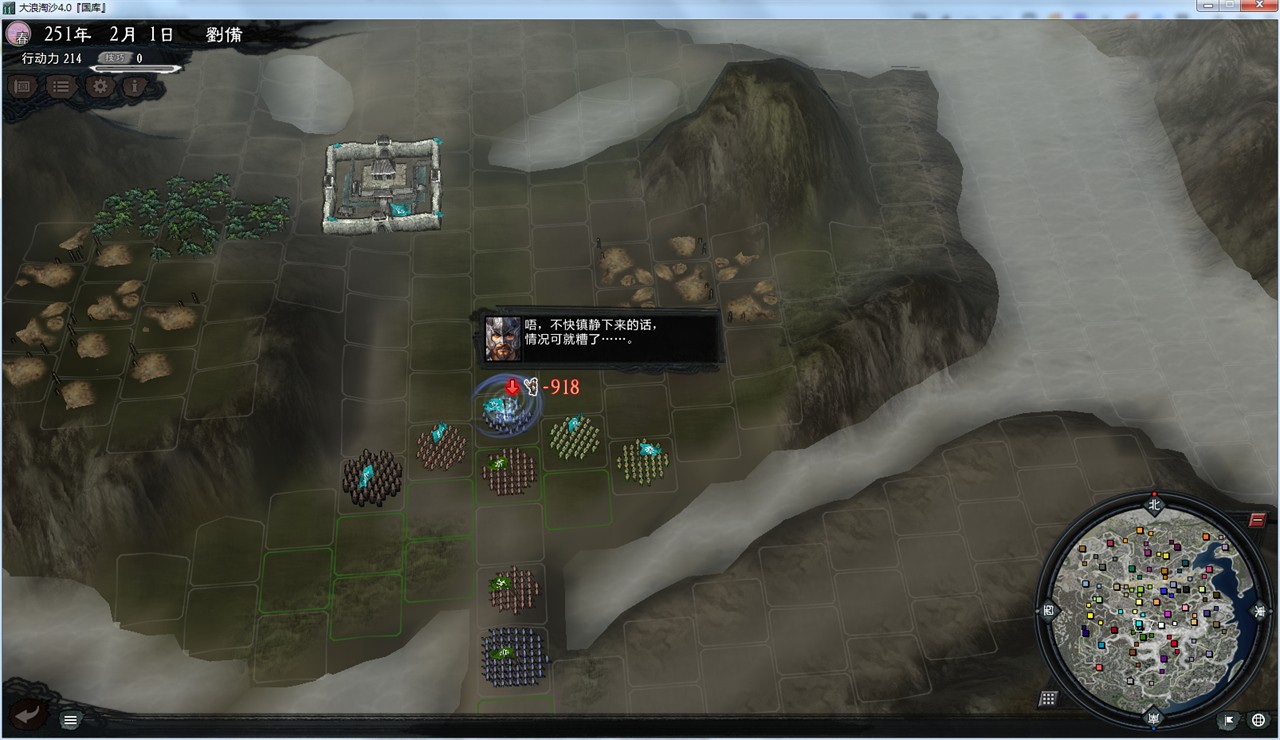Screen dimensions: 1280x740
Task: Close the game window
Action: 1258,6
